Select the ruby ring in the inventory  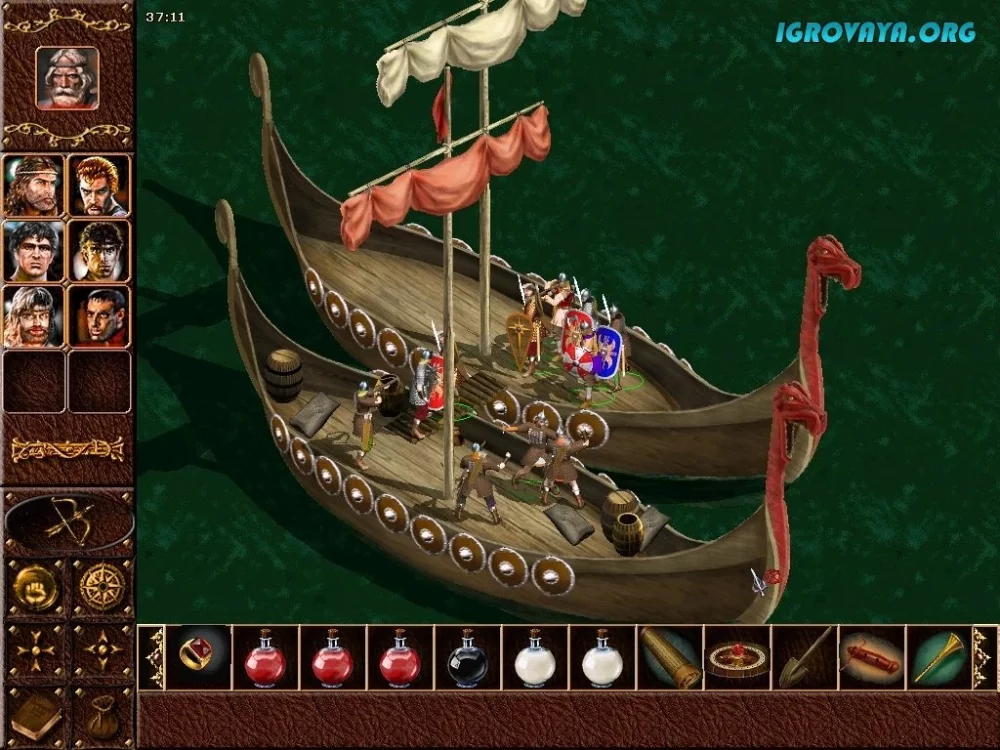197,657
